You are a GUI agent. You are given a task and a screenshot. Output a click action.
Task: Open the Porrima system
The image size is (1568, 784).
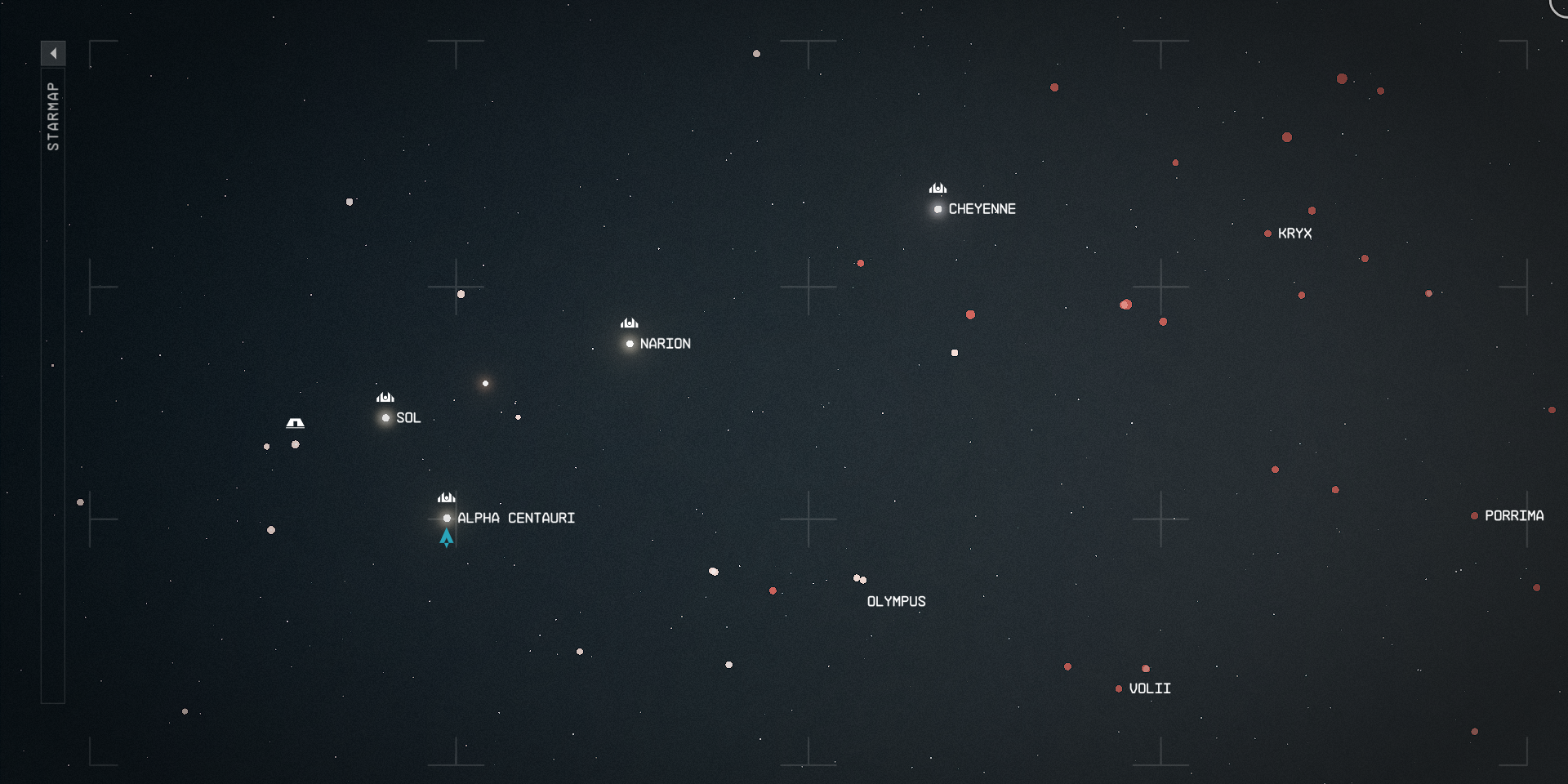pos(1515,516)
